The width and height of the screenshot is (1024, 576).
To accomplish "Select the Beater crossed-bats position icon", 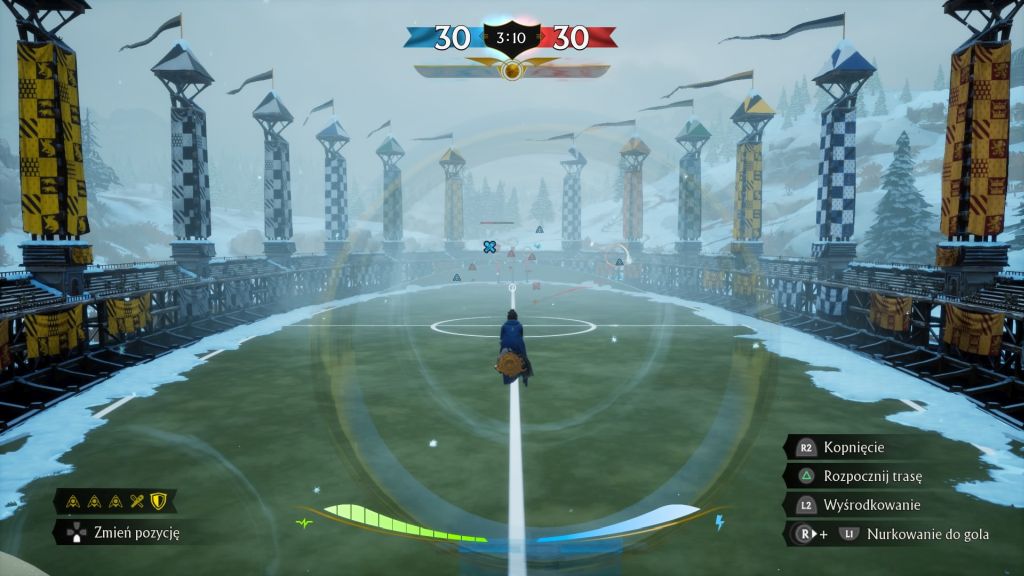I will 138,501.
